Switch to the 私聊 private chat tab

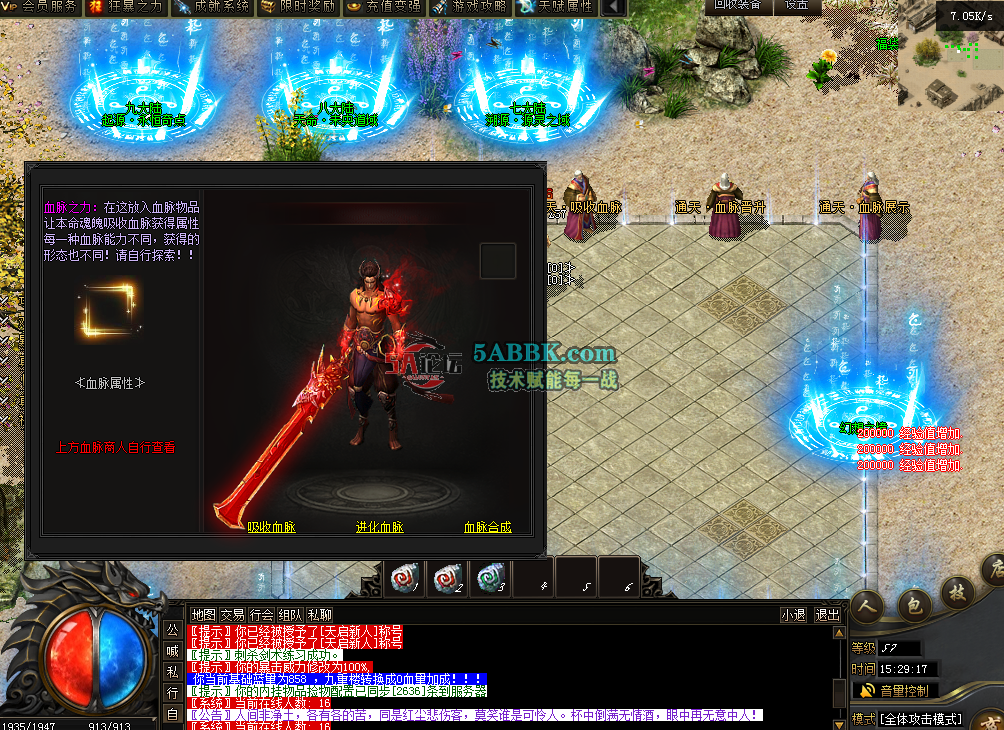[320, 614]
